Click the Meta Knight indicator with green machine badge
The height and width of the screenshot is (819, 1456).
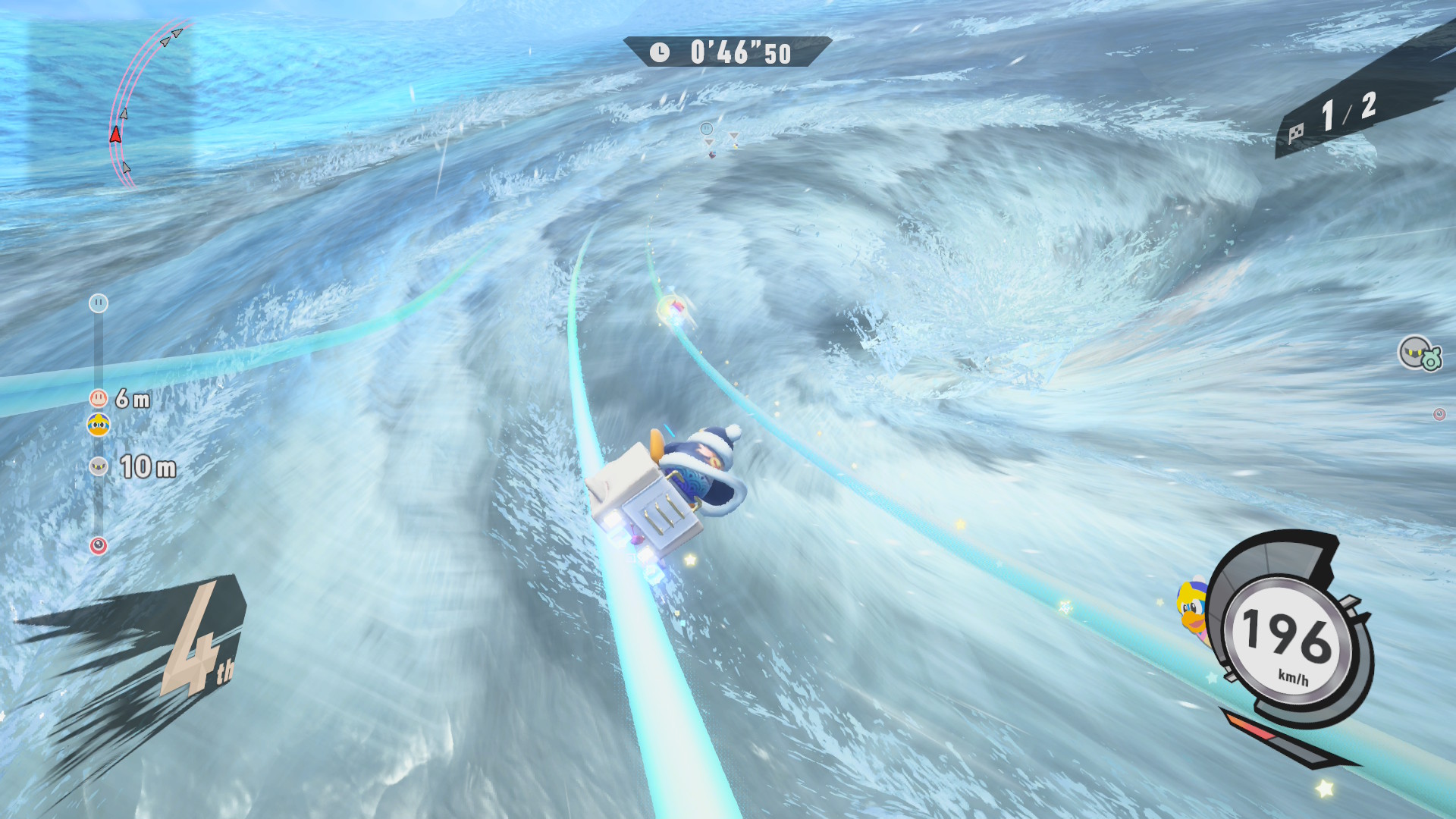[1419, 353]
